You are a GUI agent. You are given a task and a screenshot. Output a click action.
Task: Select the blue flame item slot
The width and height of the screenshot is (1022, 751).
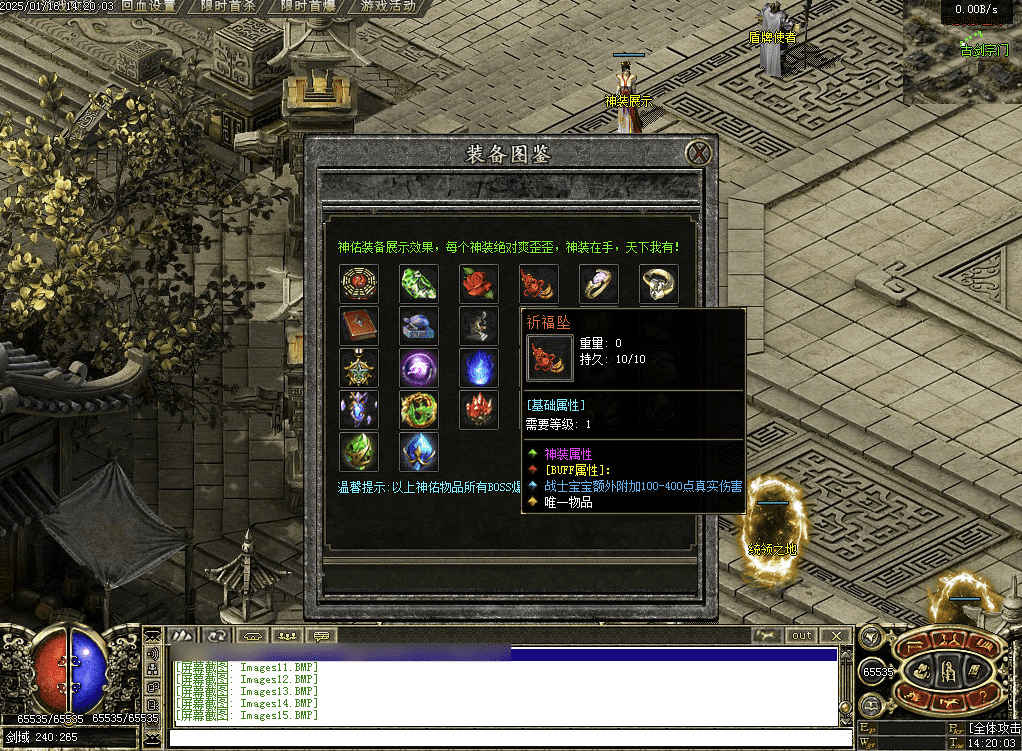pyautogui.click(x=479, y=368)
